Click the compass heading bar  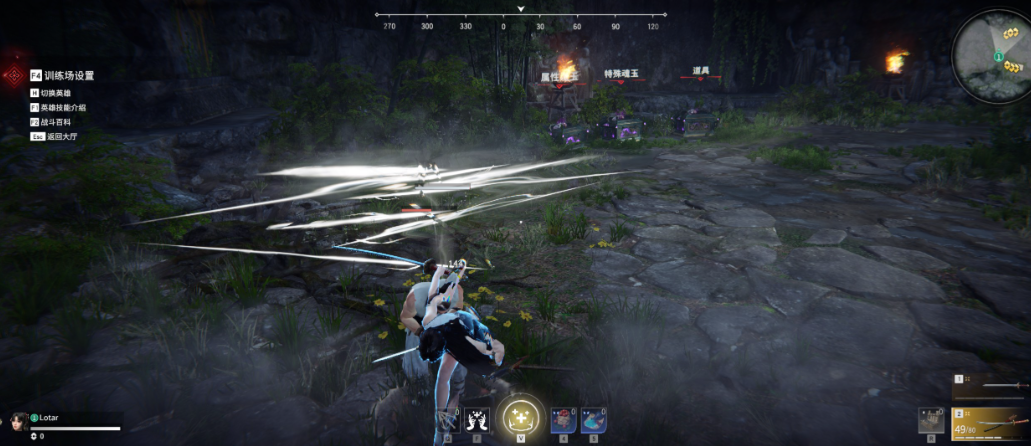point(520,16)
